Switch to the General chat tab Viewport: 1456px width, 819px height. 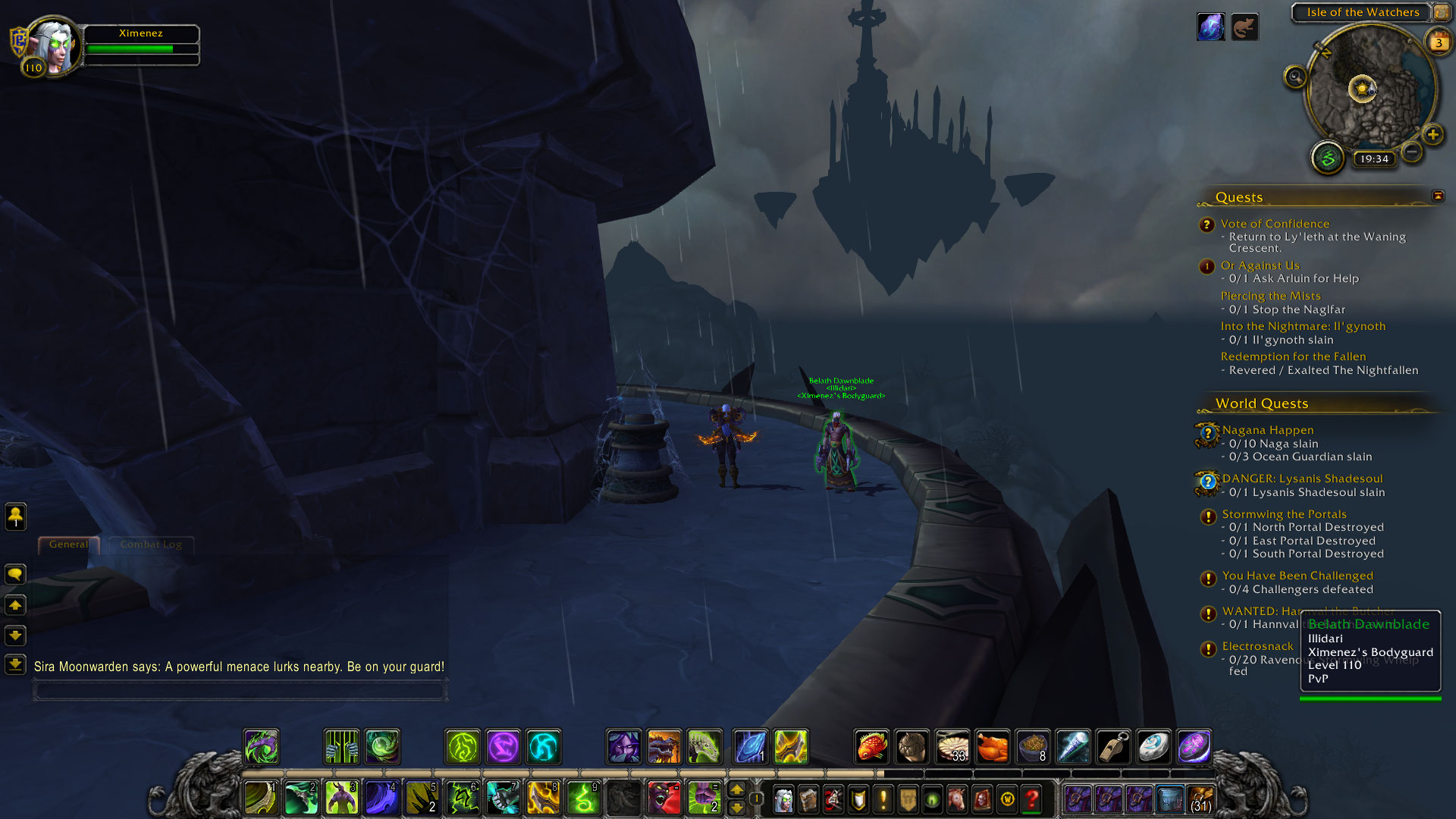[68, 544]
